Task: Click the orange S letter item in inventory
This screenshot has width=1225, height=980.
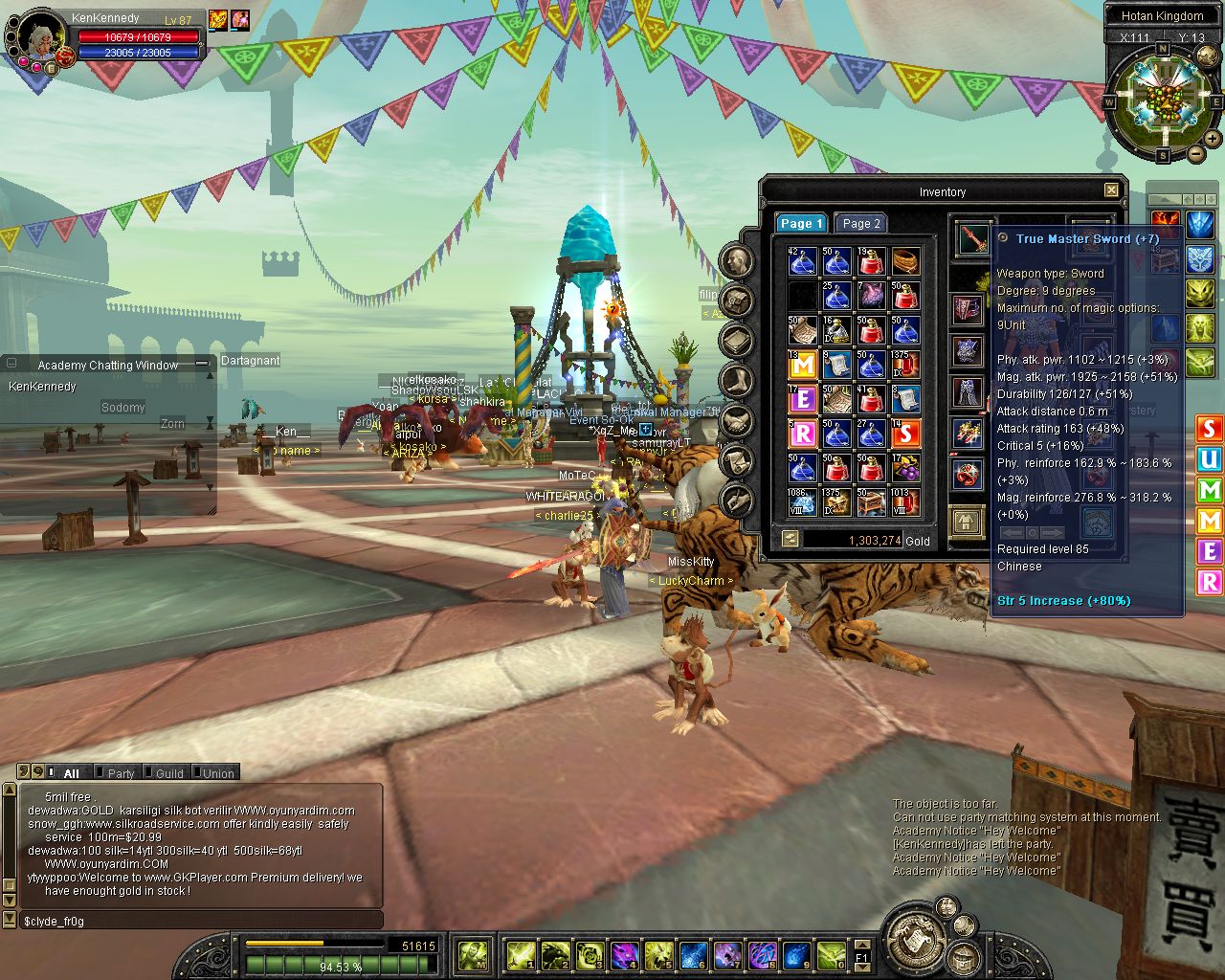Action: (905, 434)
